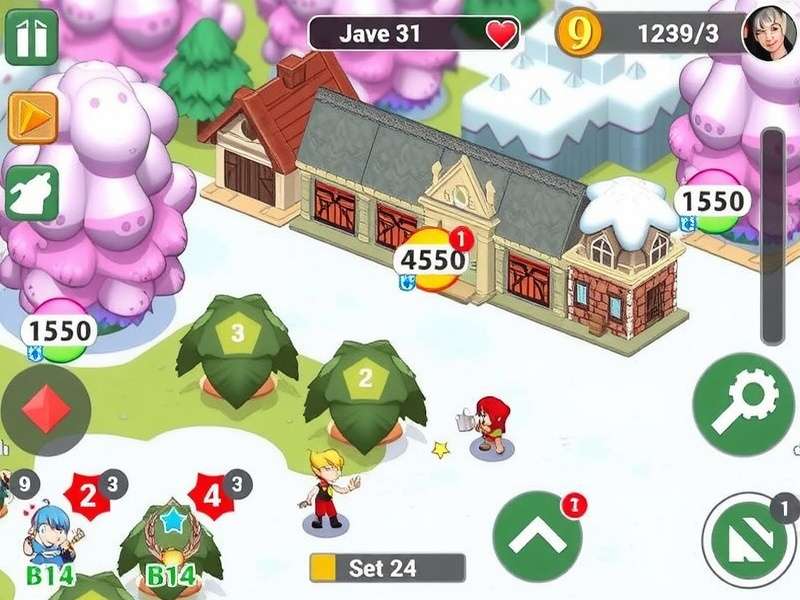Click the red heart icon beside Jave 31

501,35
